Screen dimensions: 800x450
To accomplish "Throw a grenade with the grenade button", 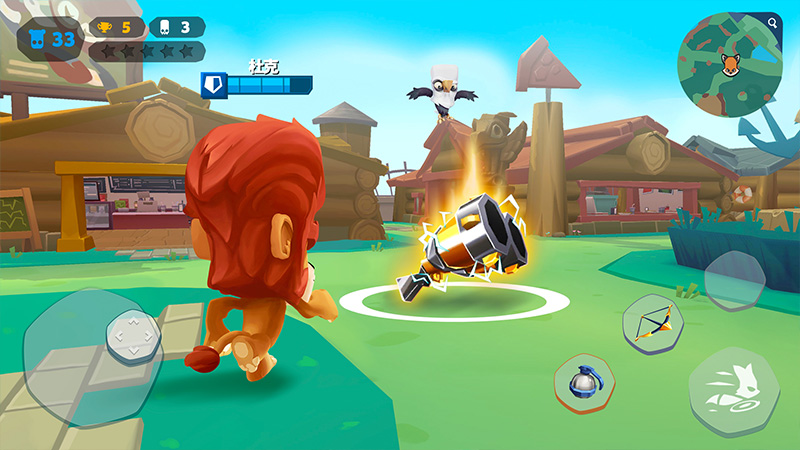I will (583, 383).
